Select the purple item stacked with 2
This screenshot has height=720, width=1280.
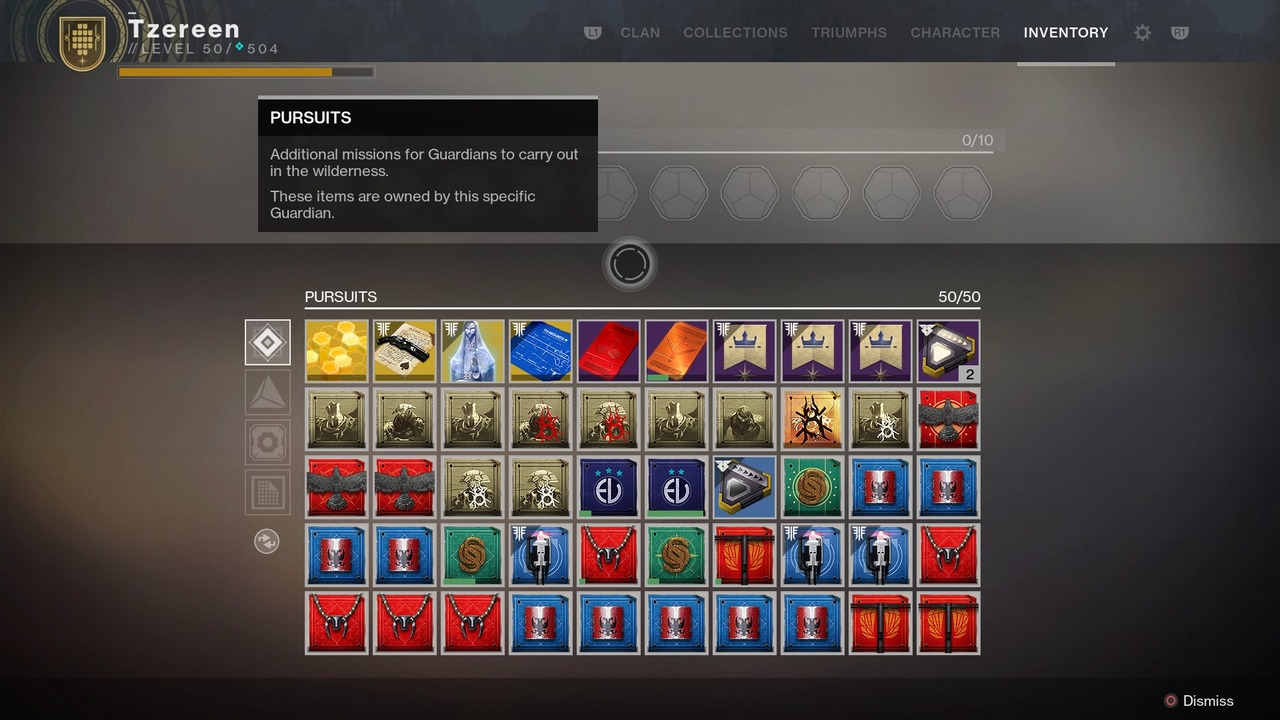tap(948, 351)
